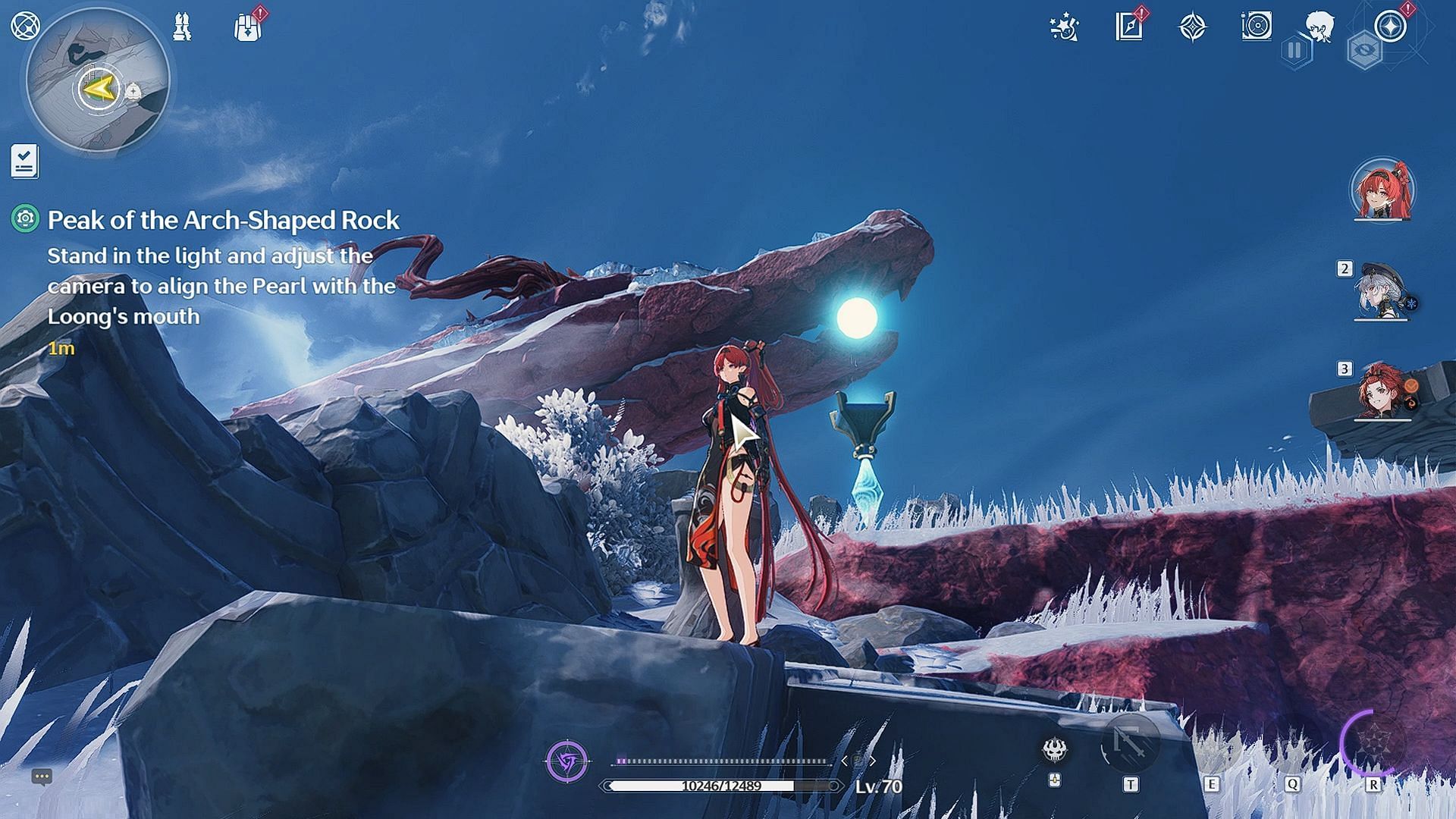Toggle the hexagonal eye icon

(x=1363, y=51)
